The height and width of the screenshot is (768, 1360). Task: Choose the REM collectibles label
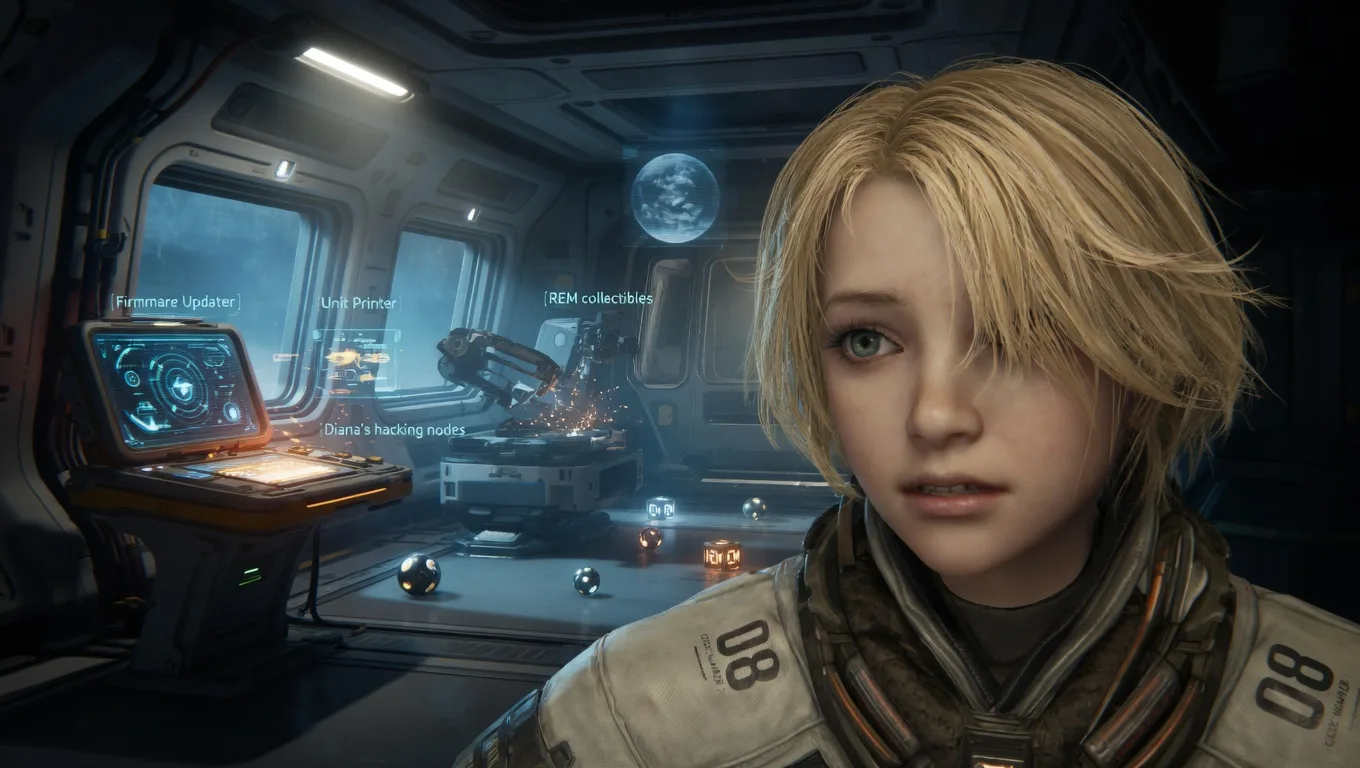click(599, 298)
